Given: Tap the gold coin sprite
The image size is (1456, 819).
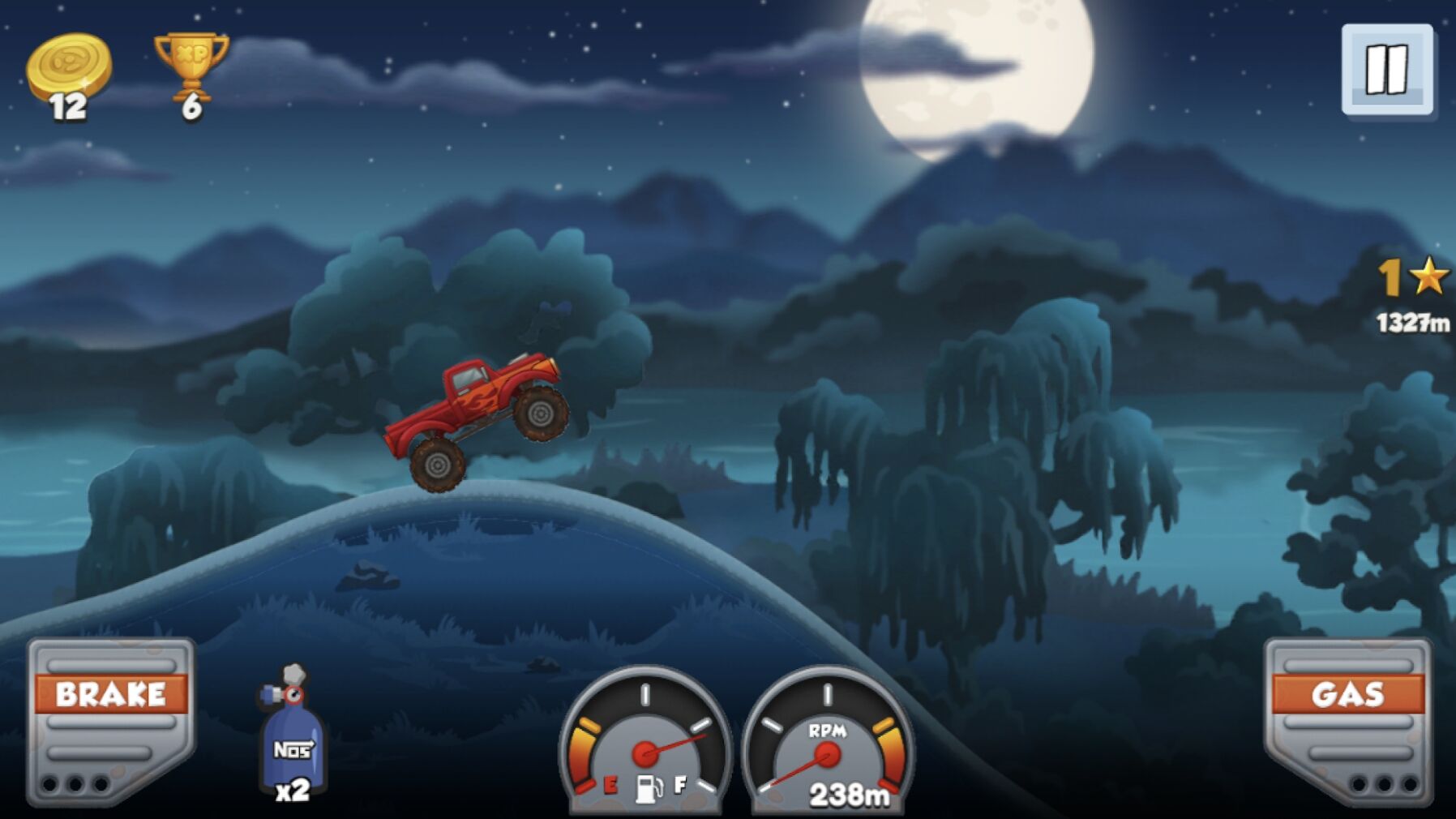Looking at the screenshot, I should pos(69,65).
